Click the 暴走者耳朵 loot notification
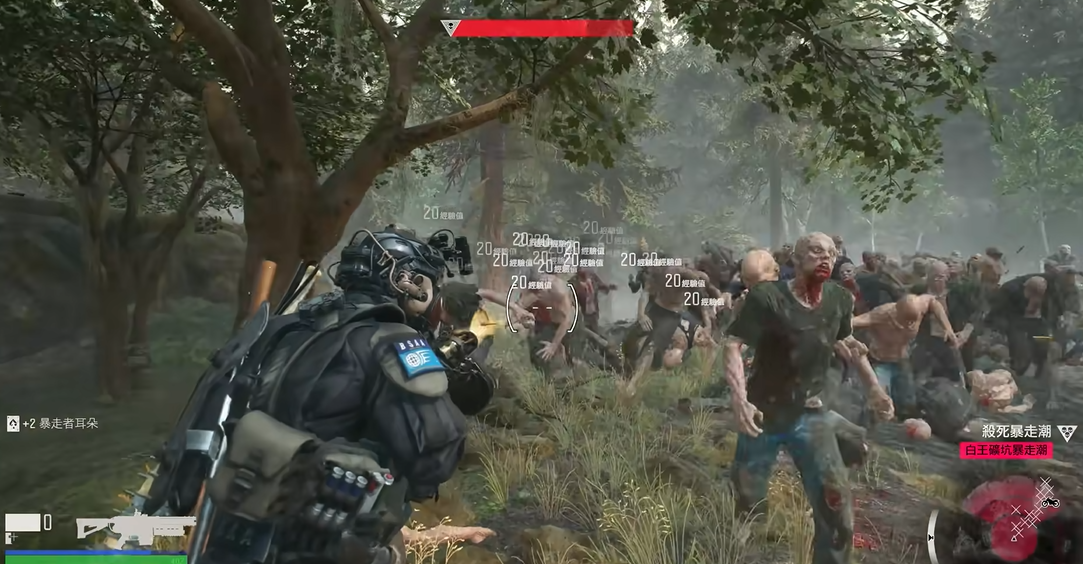This screenshot has width=1083, height=564. [x=55, y=424]
